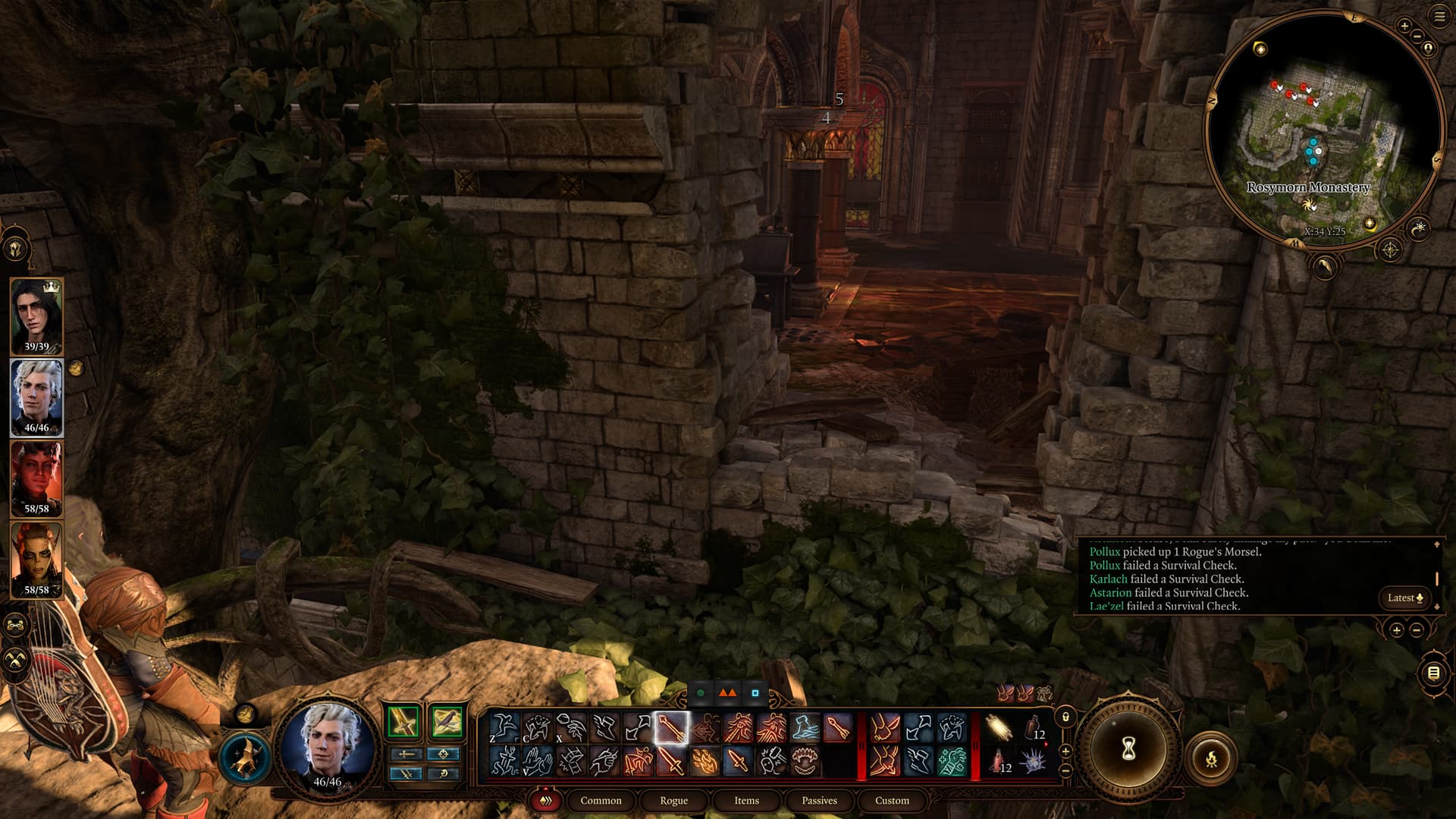Select the equipped ranged weapon slot
Image resolution: width=1456 pixels, height=819 pixels.
pos(446,721)
